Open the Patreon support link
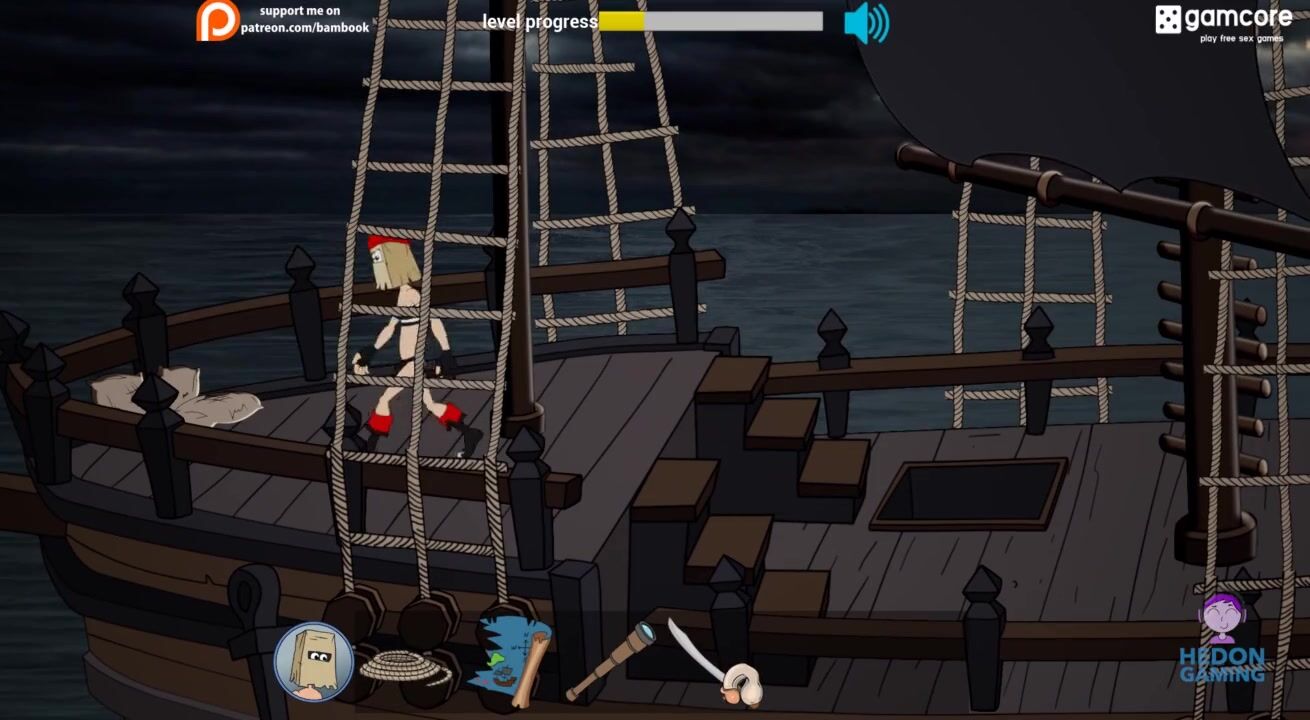 pyautogui.click(x=284, y=20)
